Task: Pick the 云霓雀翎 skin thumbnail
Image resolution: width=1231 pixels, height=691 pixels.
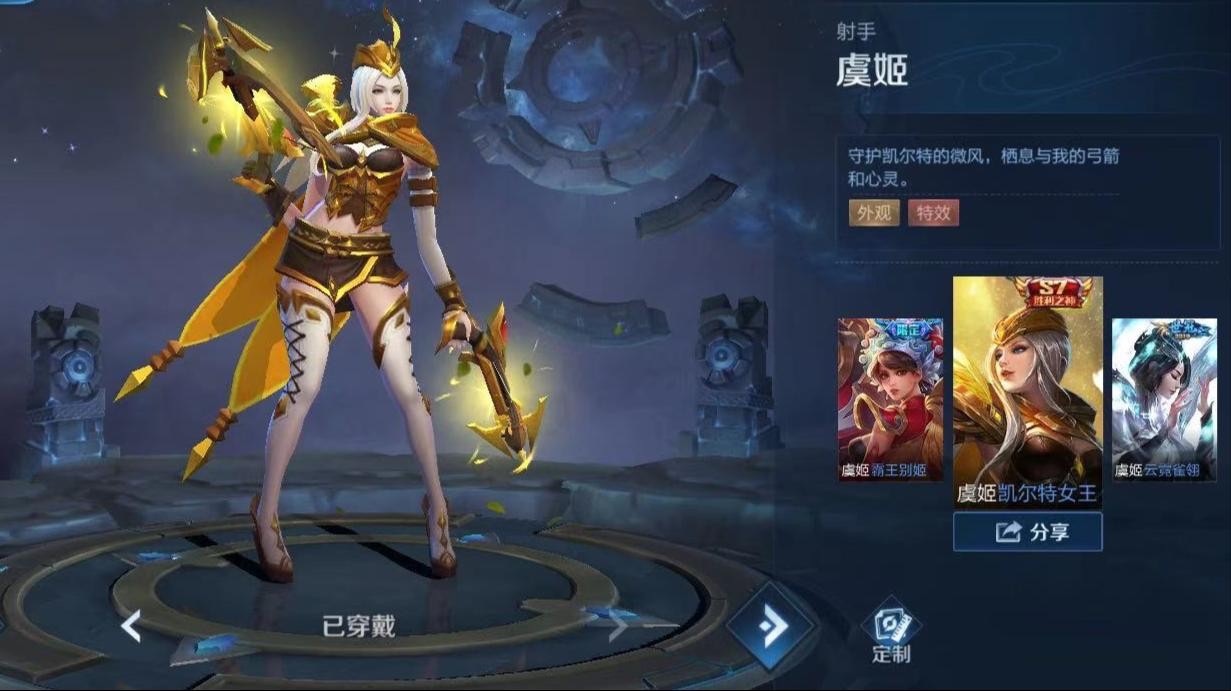Action: tap(1164, 399)
